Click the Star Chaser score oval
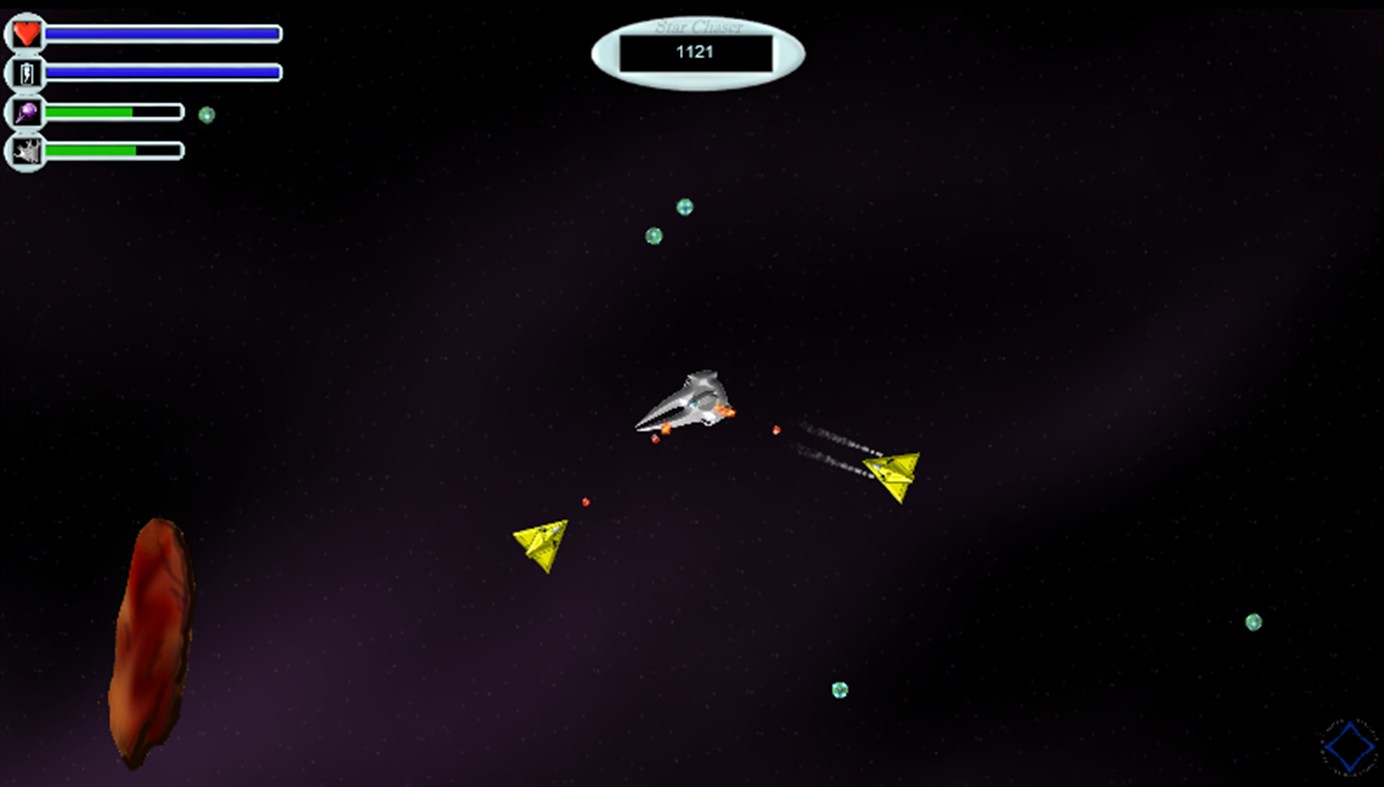Viewport: 1384px width, 787px height. point(697,48)
